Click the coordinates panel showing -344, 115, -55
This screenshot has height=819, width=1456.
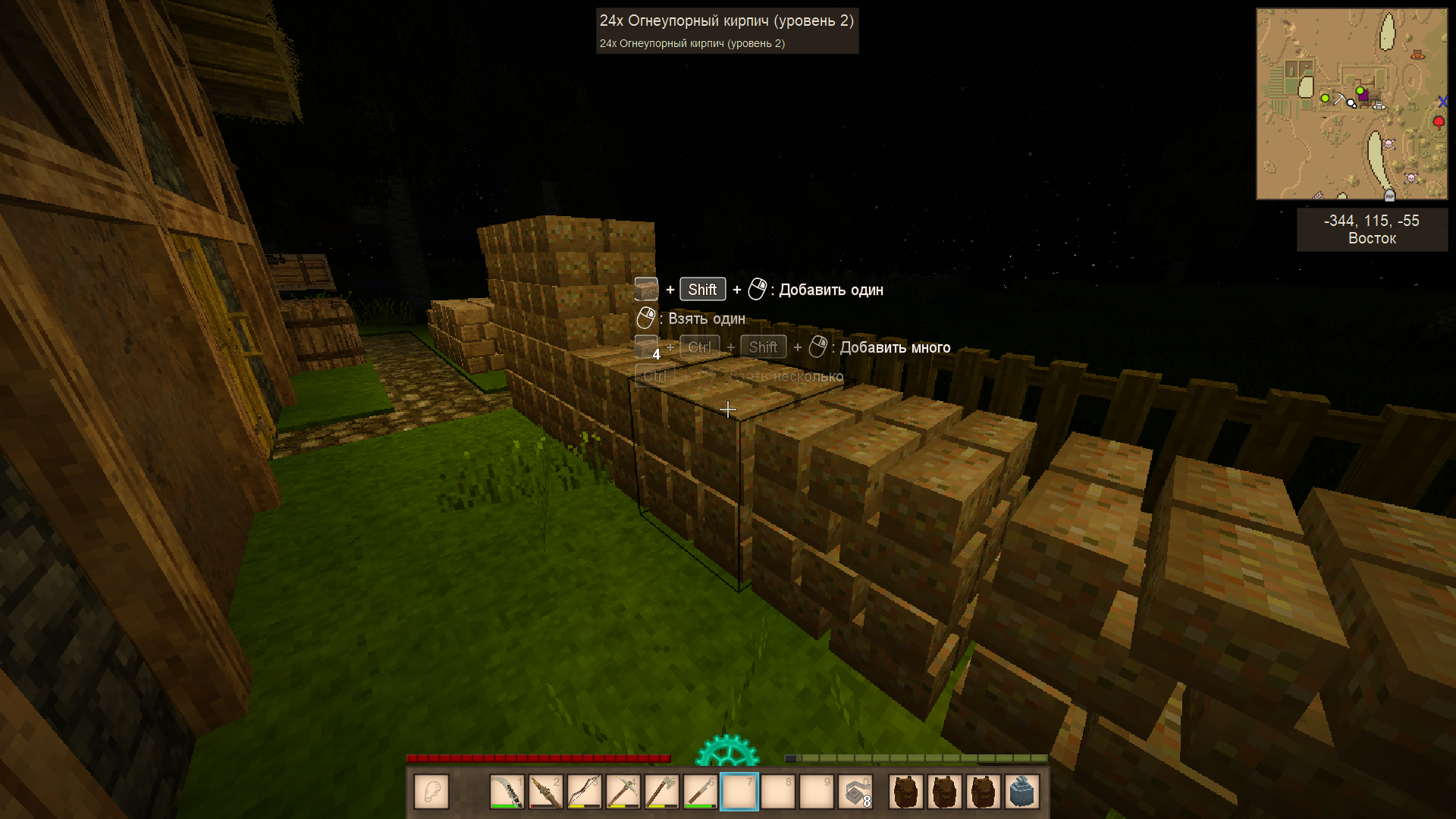(1372, 229)
